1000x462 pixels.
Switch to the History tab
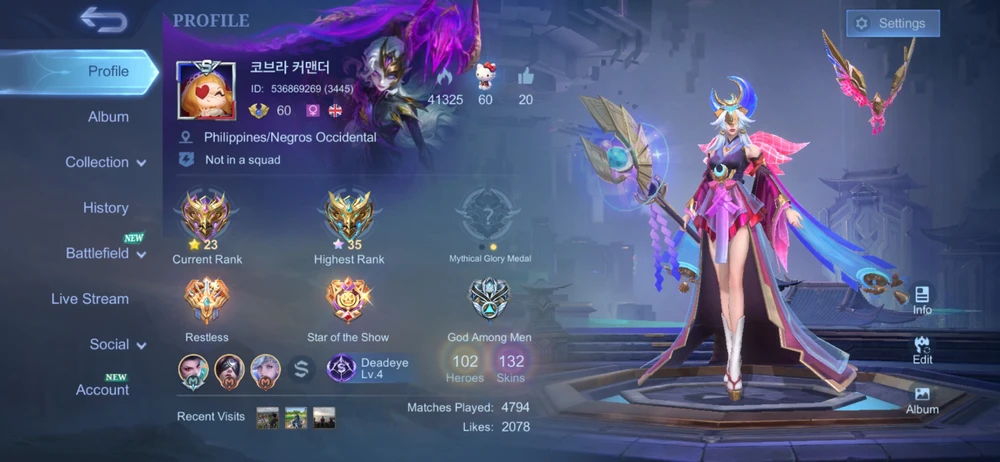point(105,208)
